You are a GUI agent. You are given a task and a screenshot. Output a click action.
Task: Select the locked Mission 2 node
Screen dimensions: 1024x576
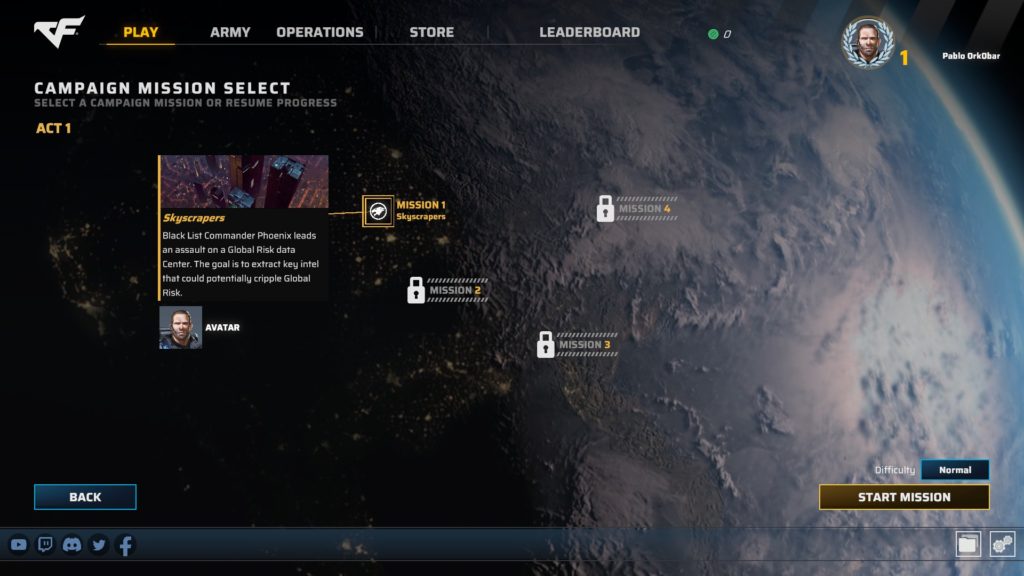[x=416, y=291]
